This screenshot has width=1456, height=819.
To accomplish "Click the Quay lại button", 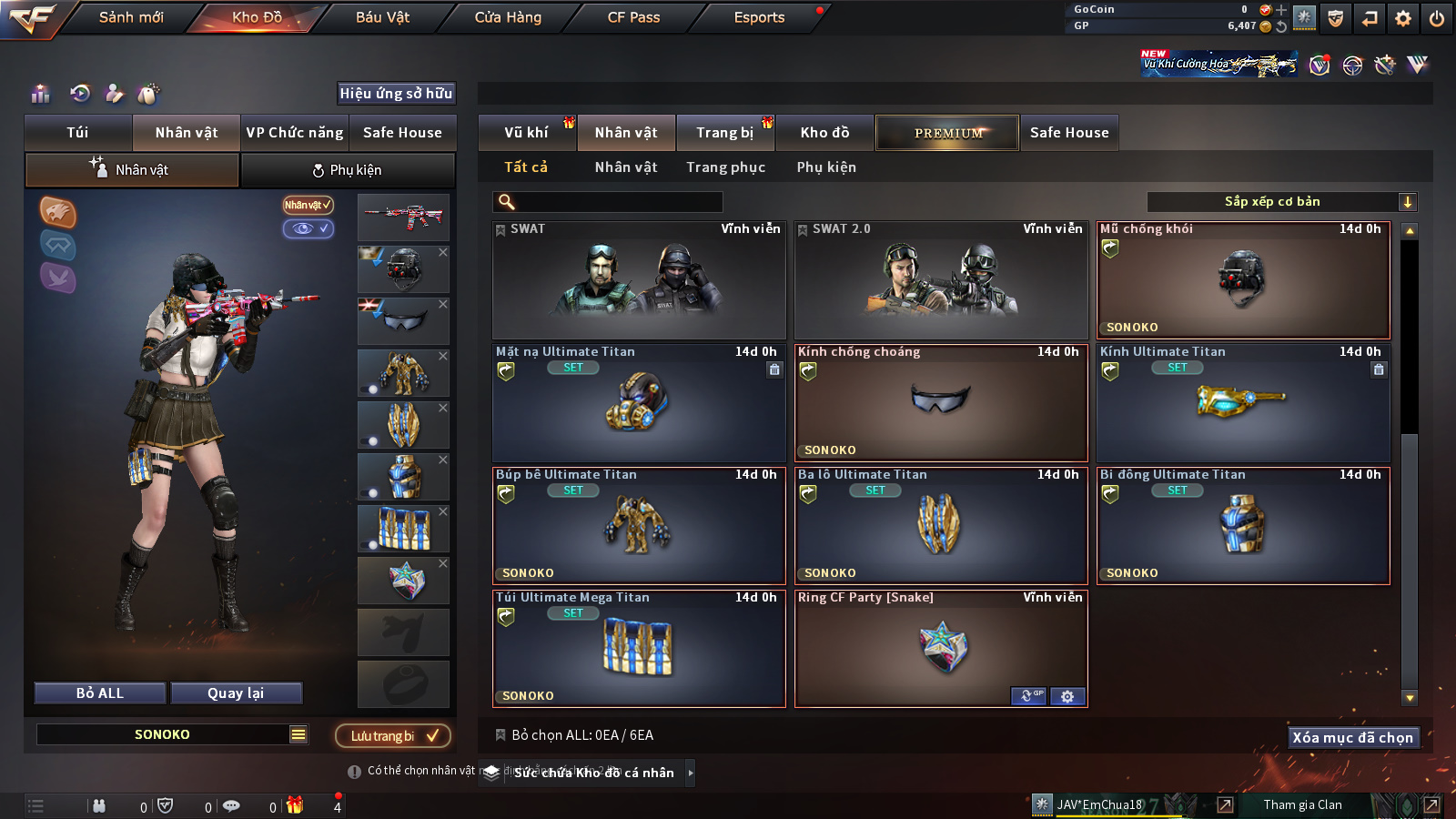I will [x=236, y=693].
